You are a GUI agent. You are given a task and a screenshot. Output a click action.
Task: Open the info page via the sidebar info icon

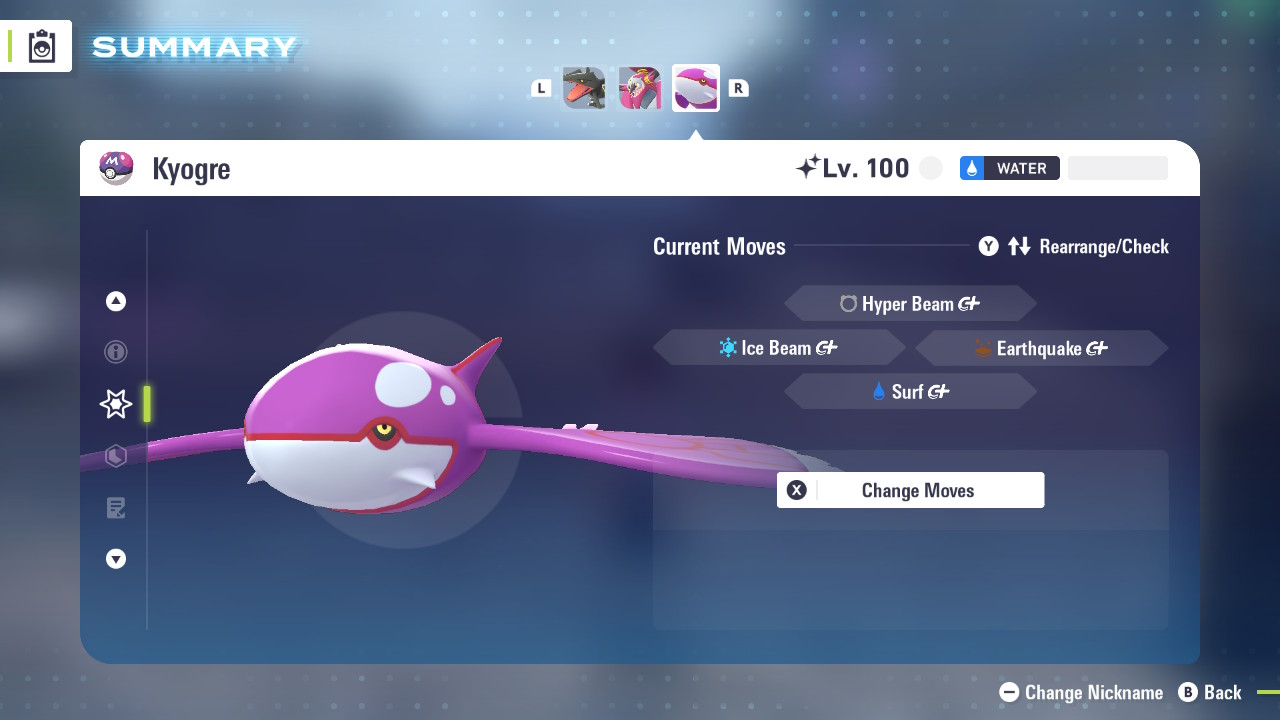(115, 352)
